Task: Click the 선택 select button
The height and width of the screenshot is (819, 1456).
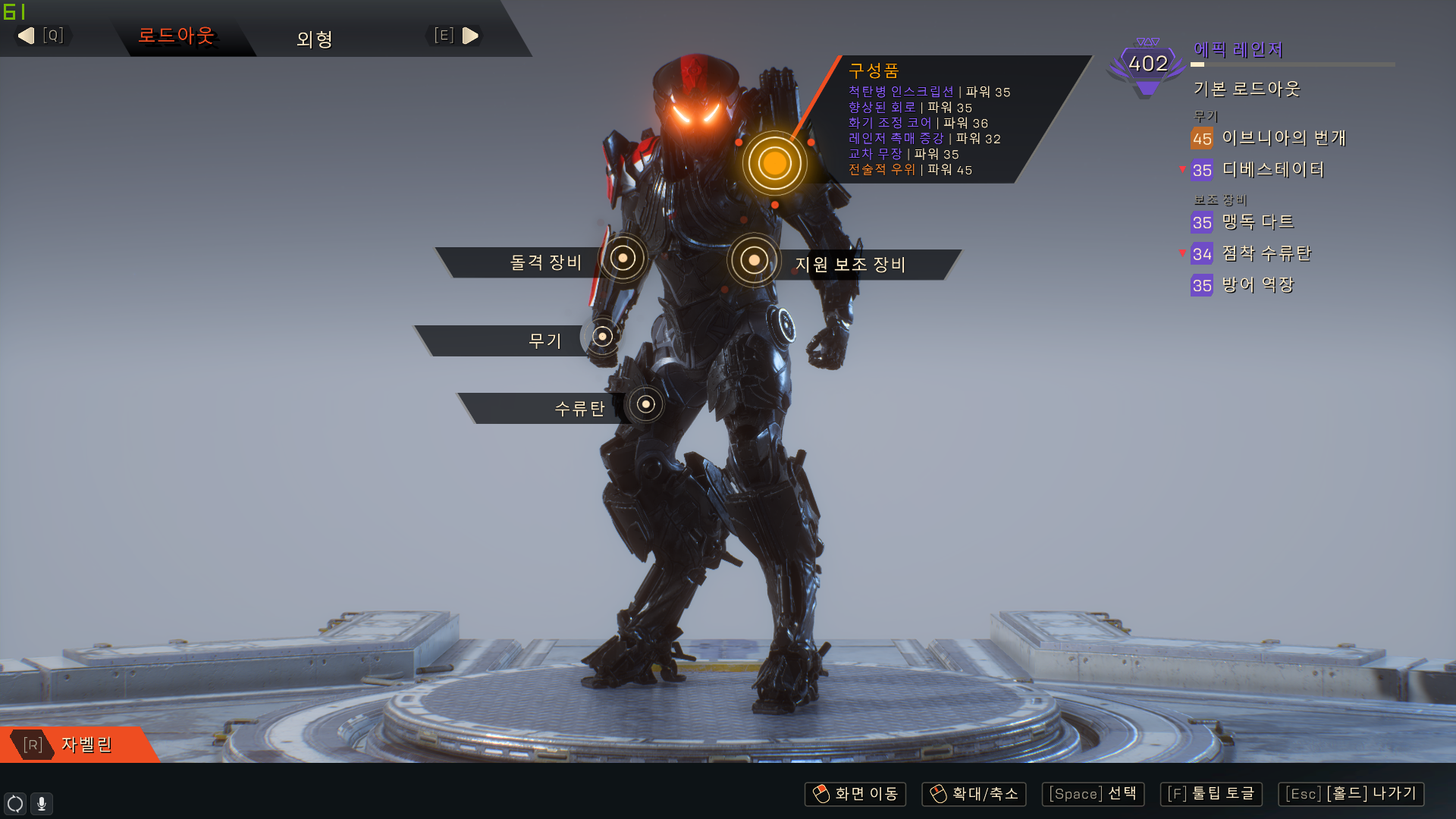Action: pyautogui.click(x=1093, y=794)
